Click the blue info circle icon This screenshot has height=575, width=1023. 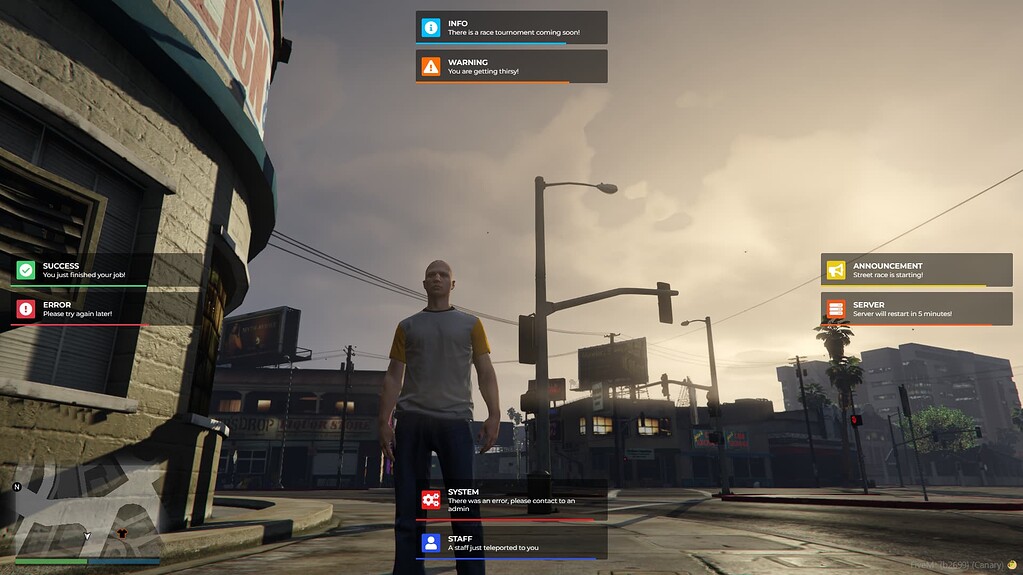(x=431, y=28)
